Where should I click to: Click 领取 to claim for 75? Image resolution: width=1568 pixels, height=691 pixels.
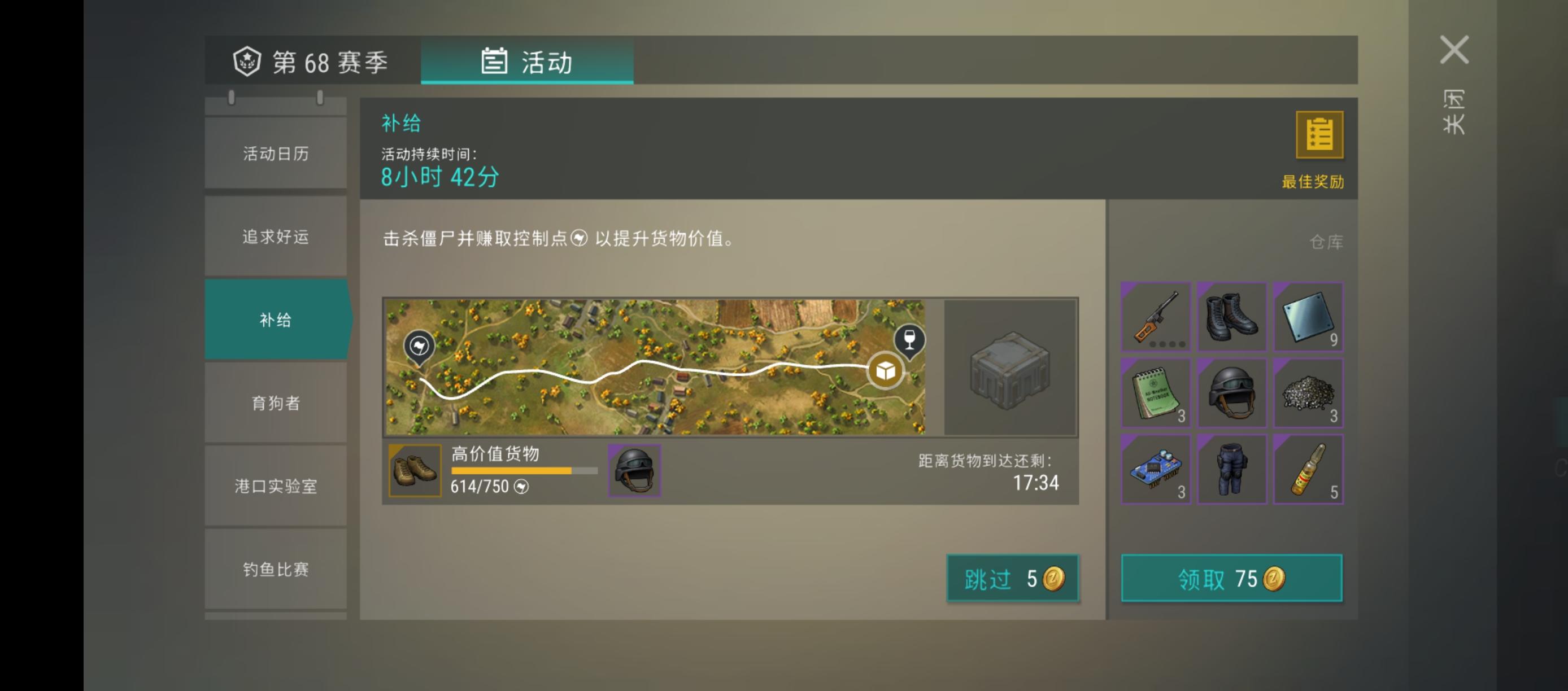point(1231,579)
